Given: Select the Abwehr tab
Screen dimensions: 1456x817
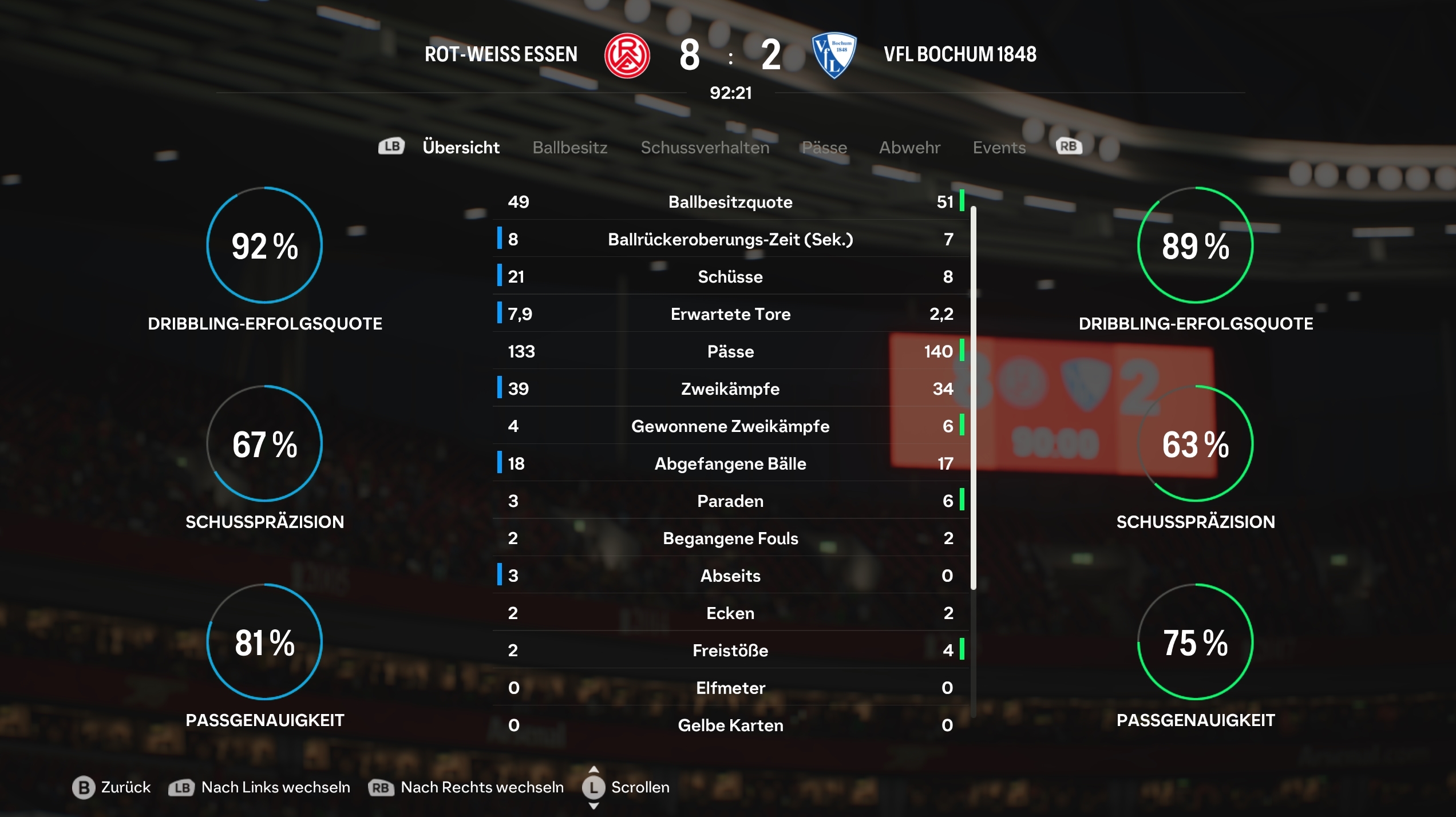Looking at the screenshot, I should (909, 148).
